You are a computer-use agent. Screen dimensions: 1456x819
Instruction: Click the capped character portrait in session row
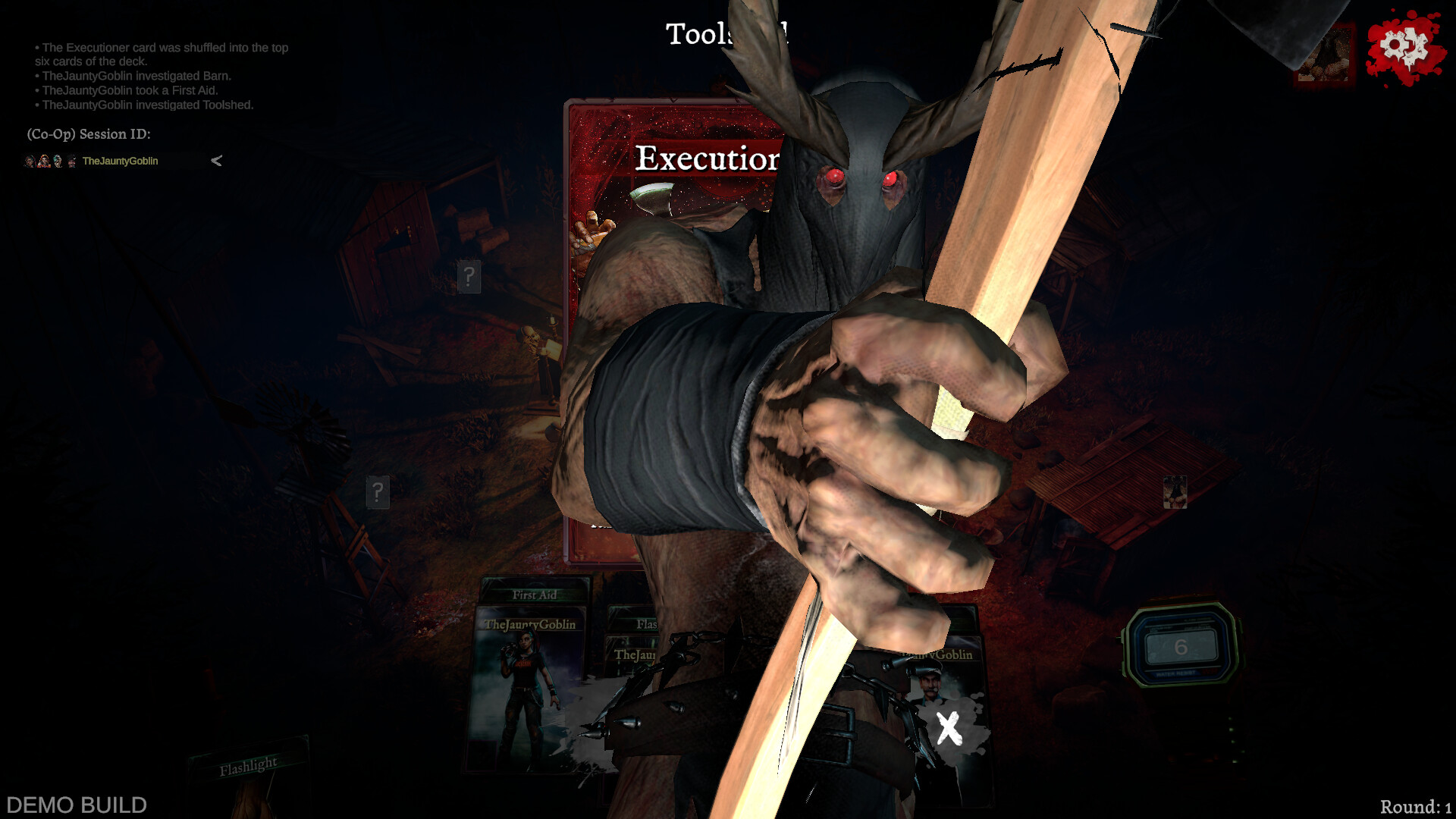[71, 161]
